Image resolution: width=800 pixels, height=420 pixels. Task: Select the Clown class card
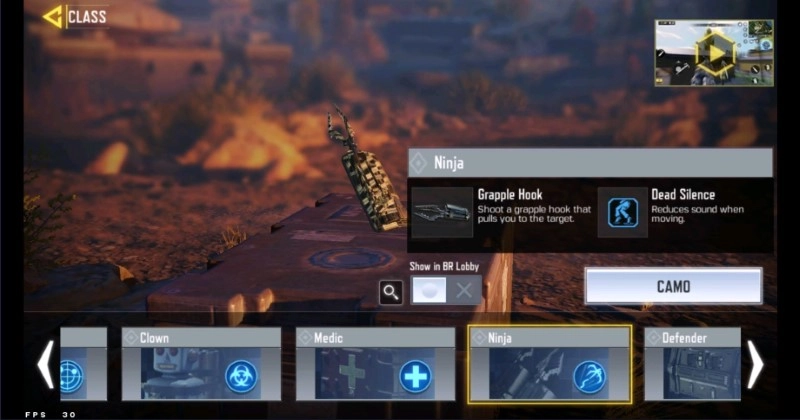[201, 364]
